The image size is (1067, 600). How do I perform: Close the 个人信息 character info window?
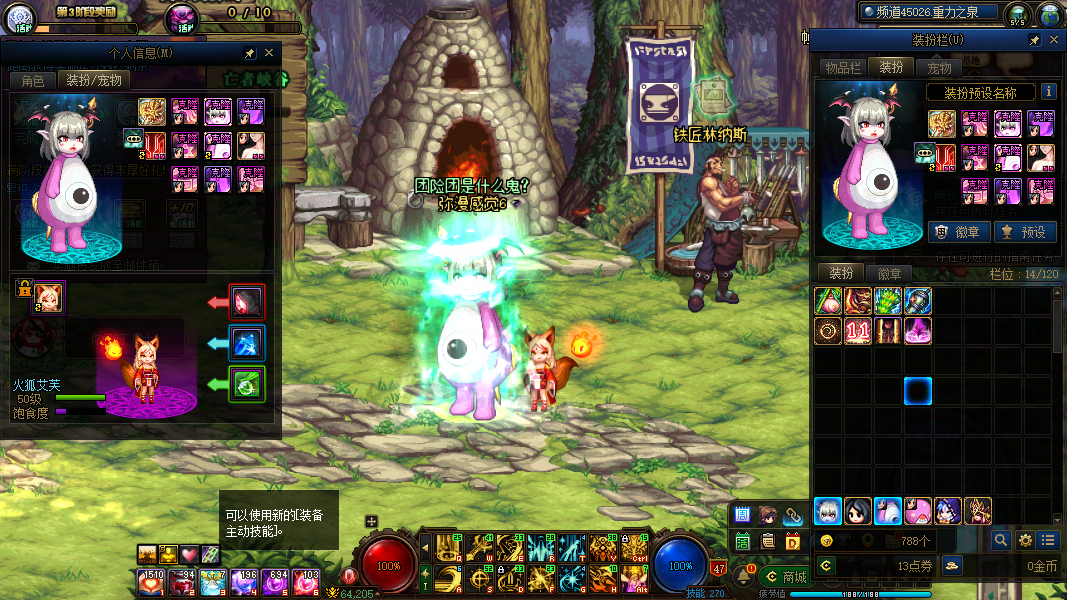click(x=269, y=53)
